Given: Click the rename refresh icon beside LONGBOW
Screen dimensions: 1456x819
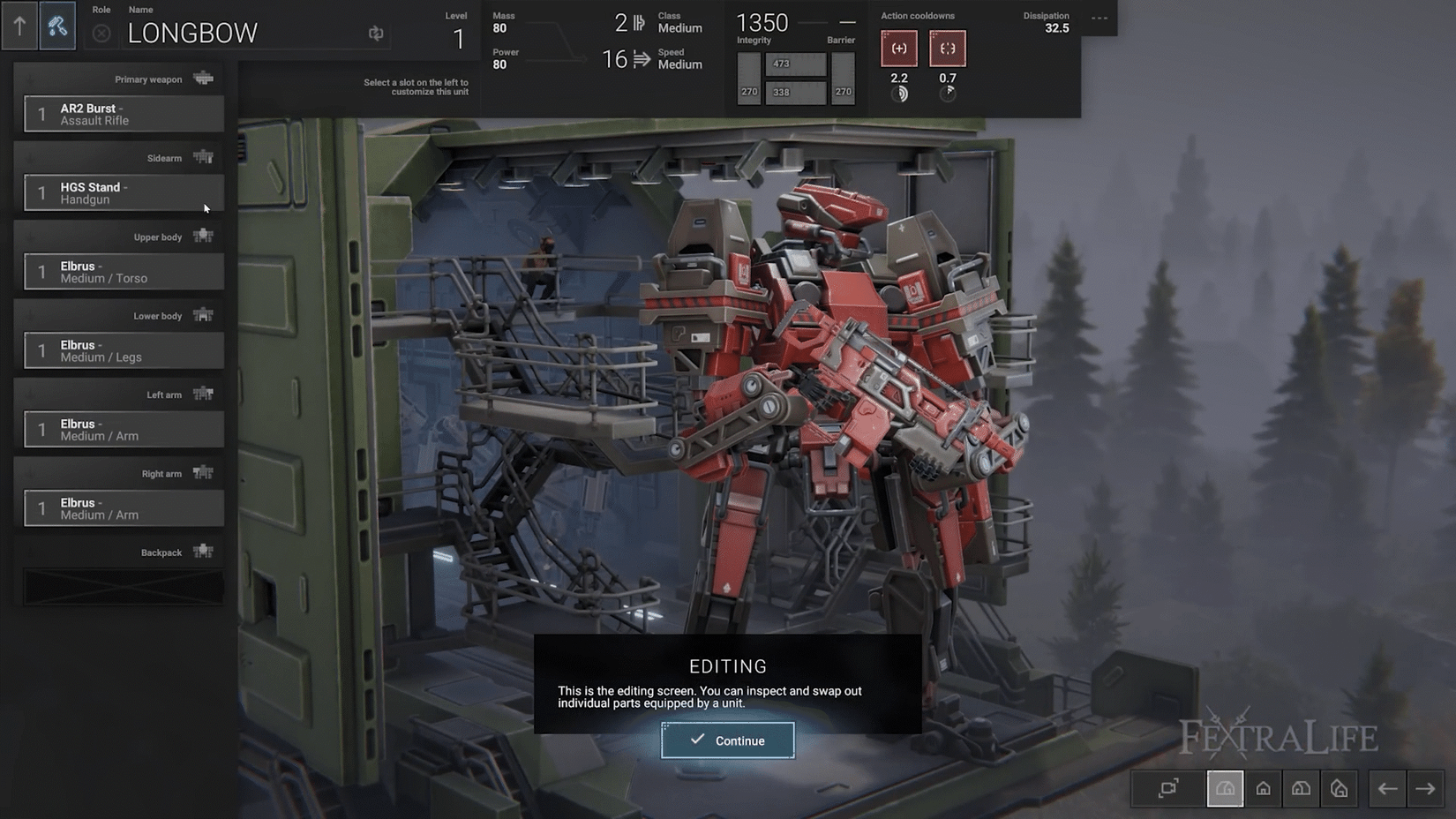Looking at the screenshot, I should pos(375,33).
